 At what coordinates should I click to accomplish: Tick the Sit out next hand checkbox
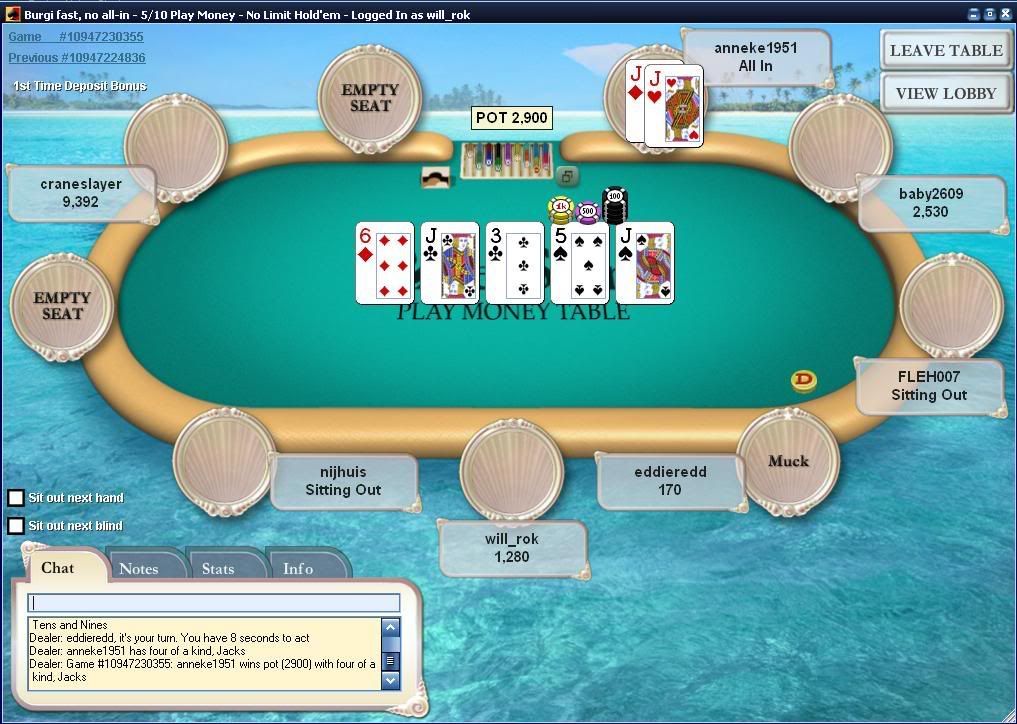point(16,498)
